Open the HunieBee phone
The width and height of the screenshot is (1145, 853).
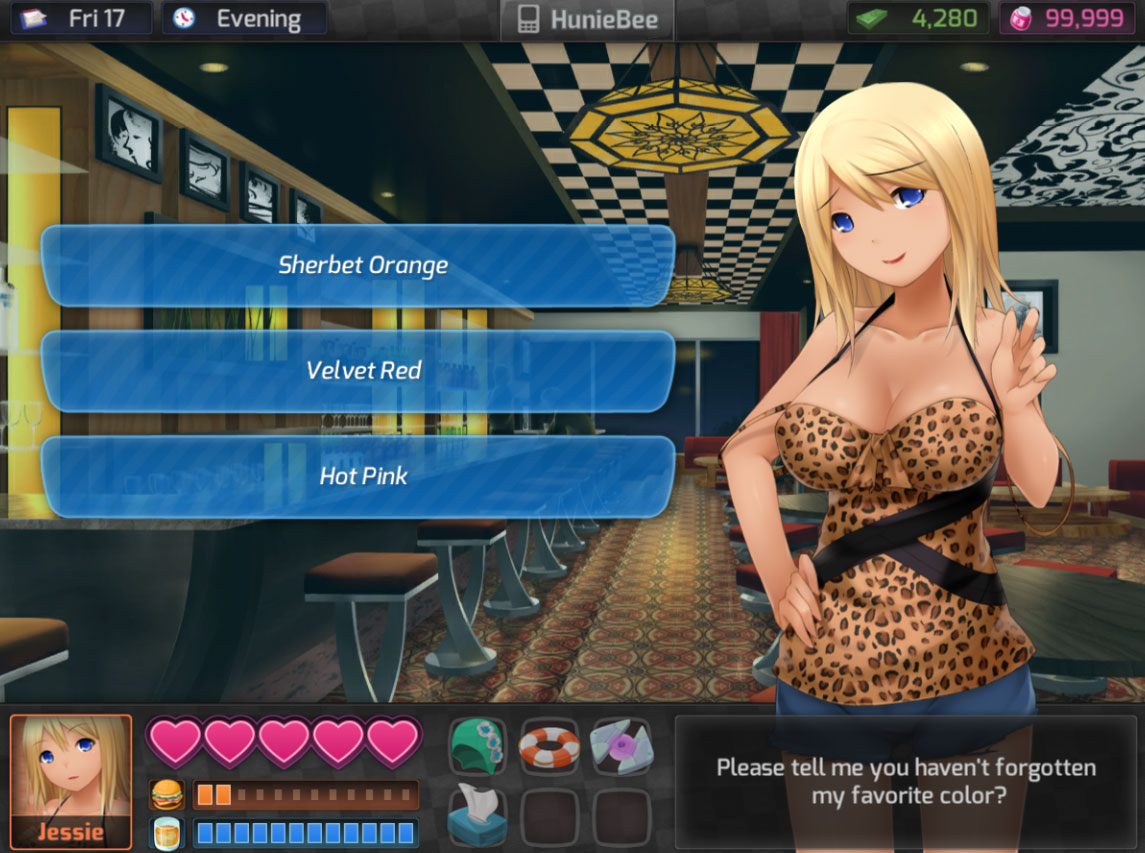point(586,20)
